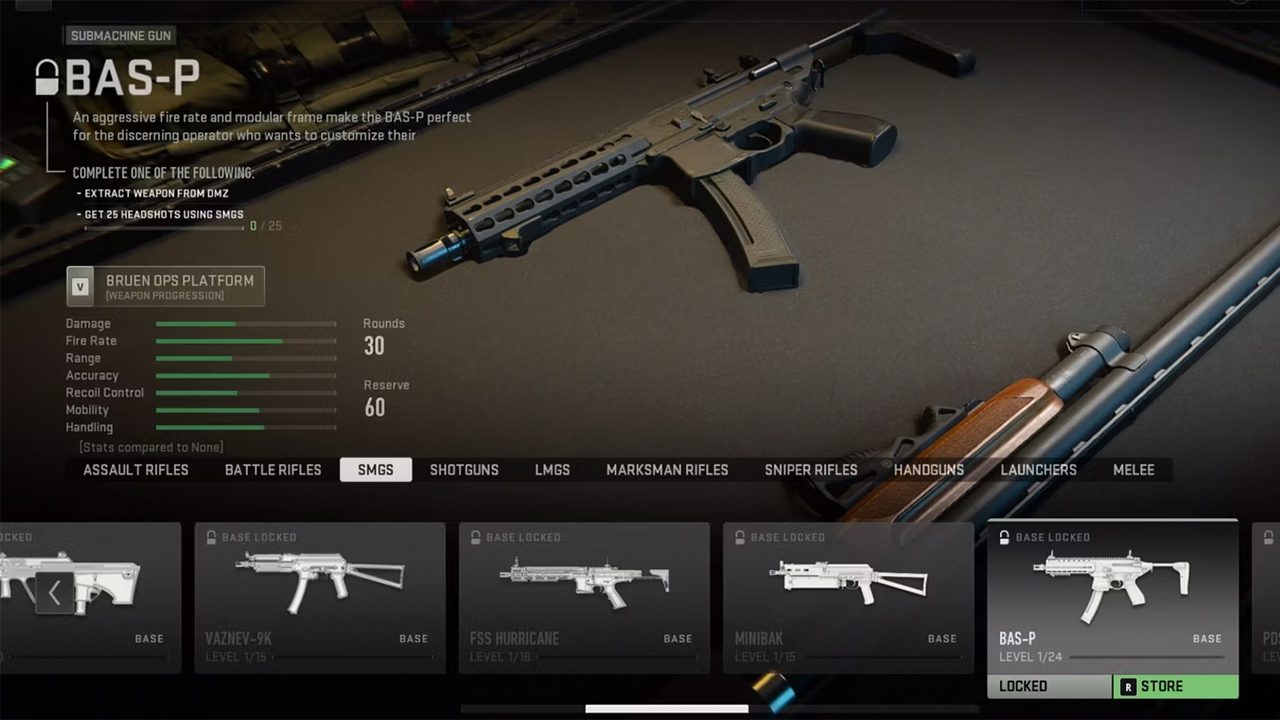Select the Melee tab

click(1134, 470)
